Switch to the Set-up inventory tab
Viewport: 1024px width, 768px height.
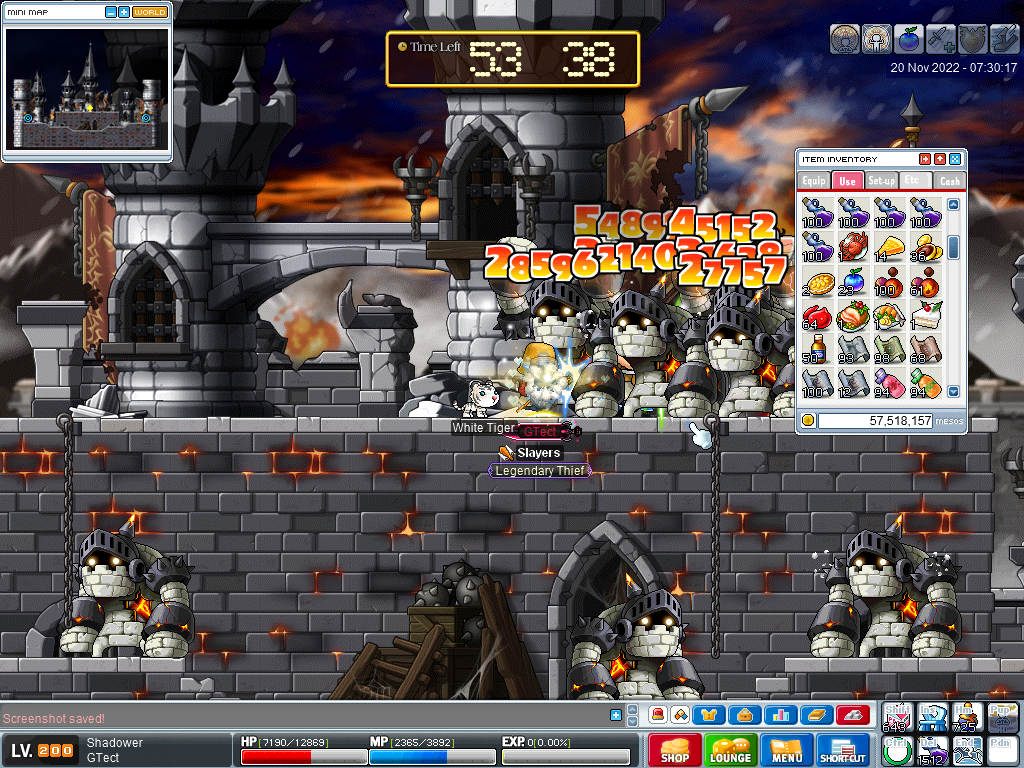[x=881, y=181]
